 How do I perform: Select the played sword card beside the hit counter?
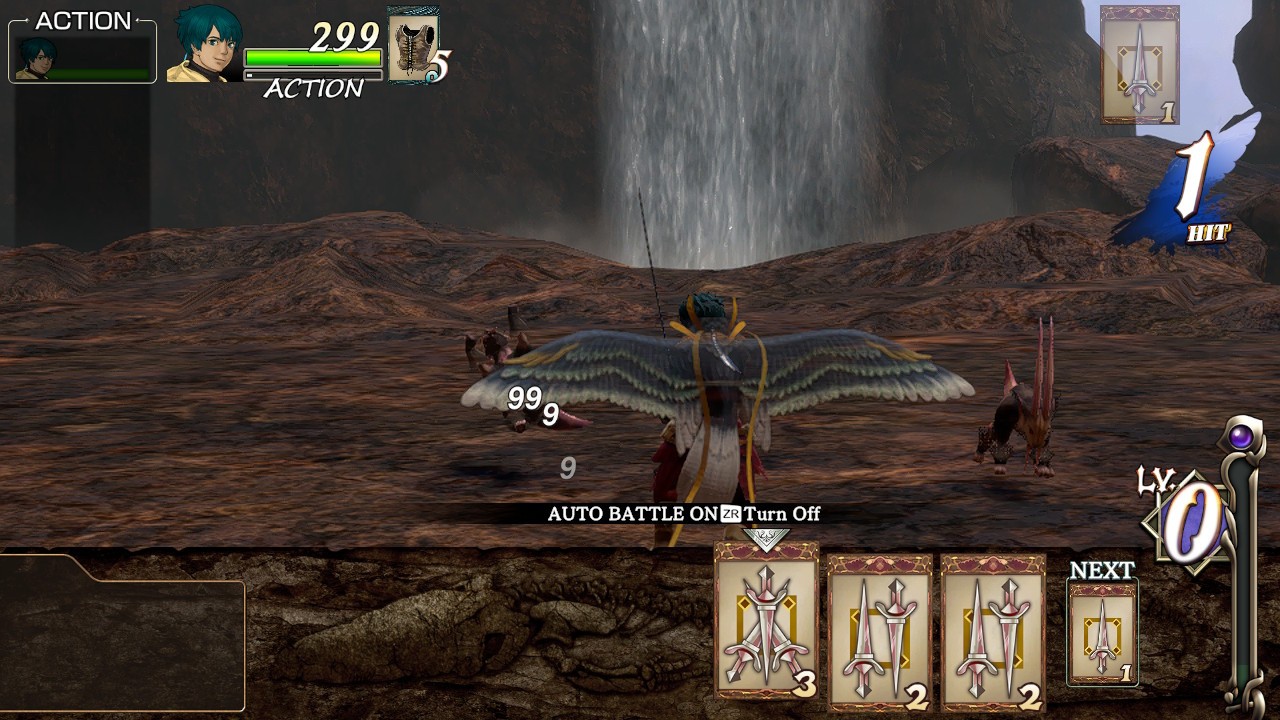[x=1139, y=66]
